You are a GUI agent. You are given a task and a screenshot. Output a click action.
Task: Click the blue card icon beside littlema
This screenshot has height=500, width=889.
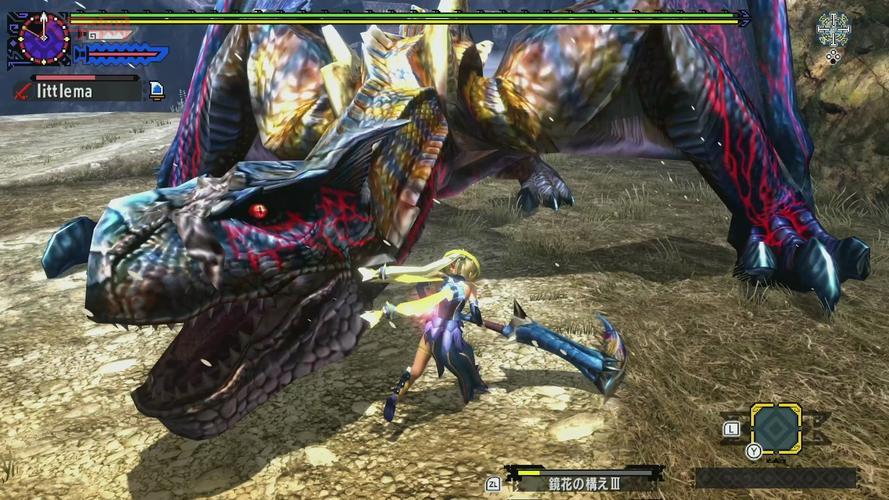coord(157,91)
